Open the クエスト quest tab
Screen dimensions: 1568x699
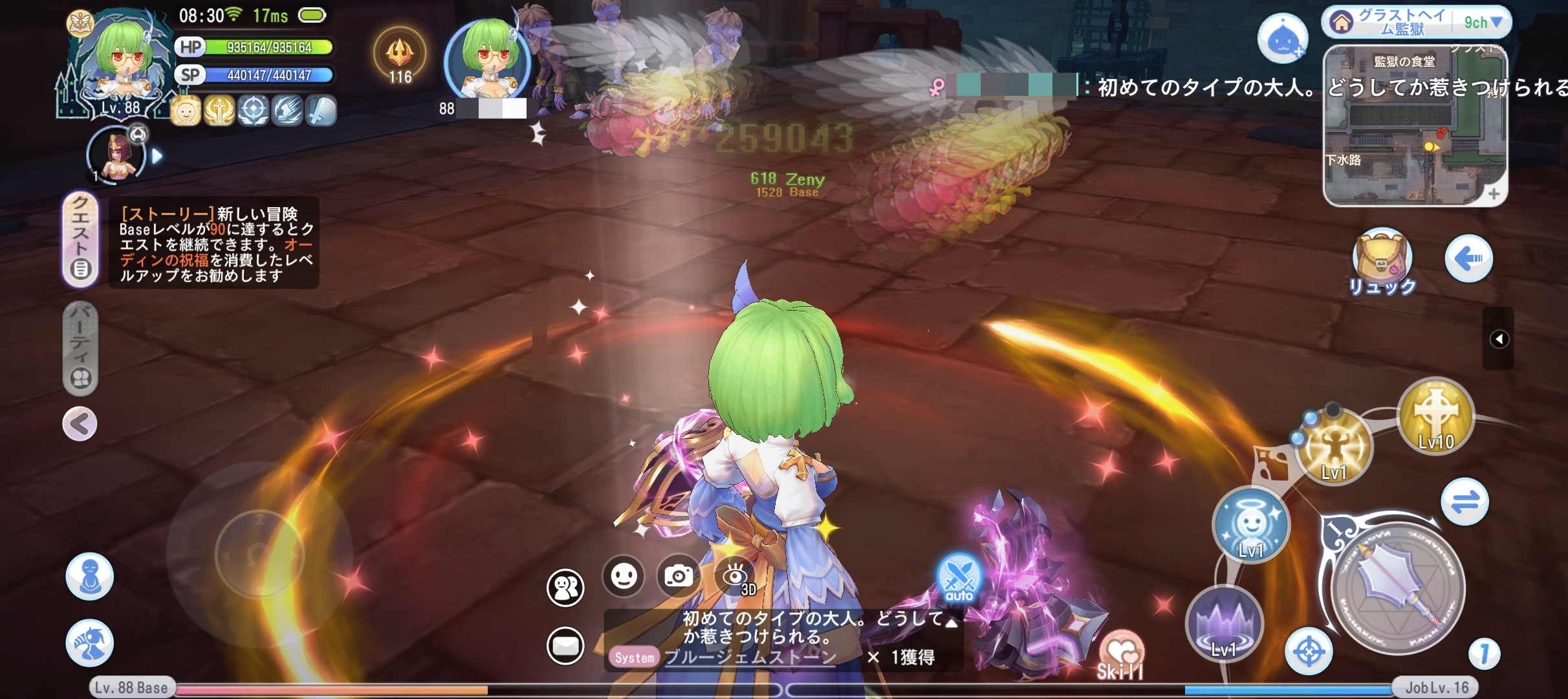80,239
